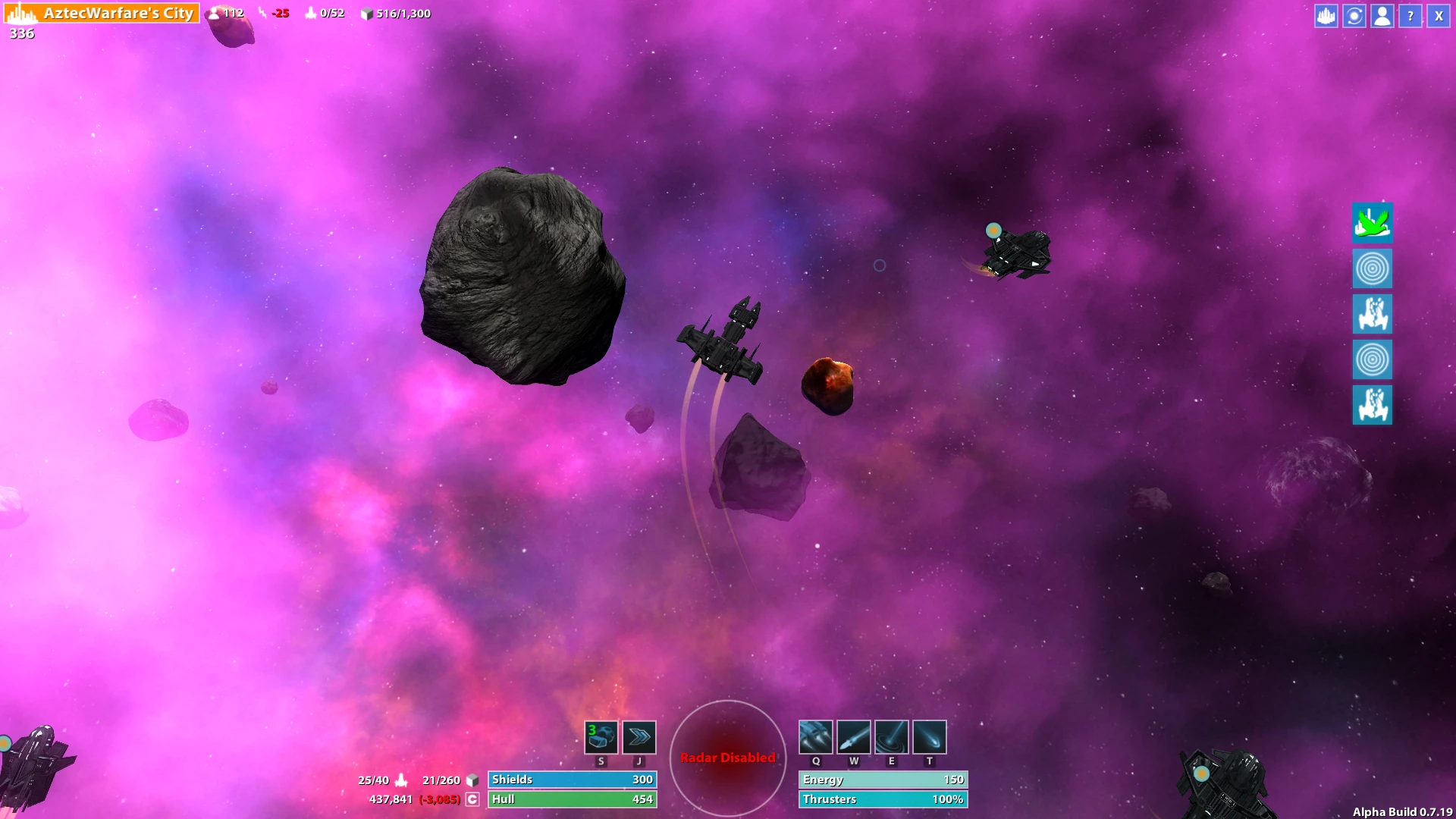Activate the beam ripple ability
The image size is (1456, 819).
click(892, 737)
